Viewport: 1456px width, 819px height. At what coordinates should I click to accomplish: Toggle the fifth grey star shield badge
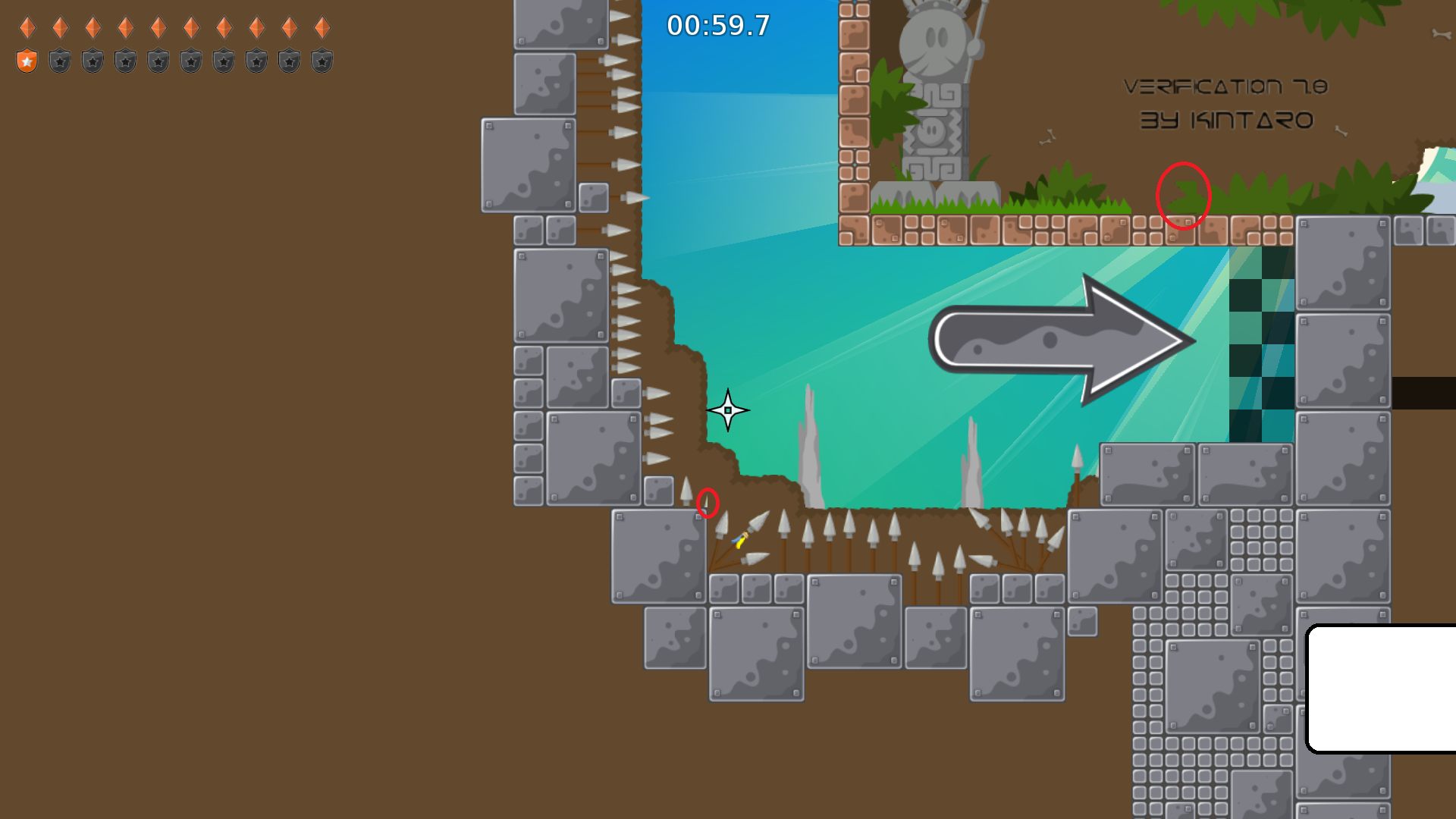click(x=157, y=61)
